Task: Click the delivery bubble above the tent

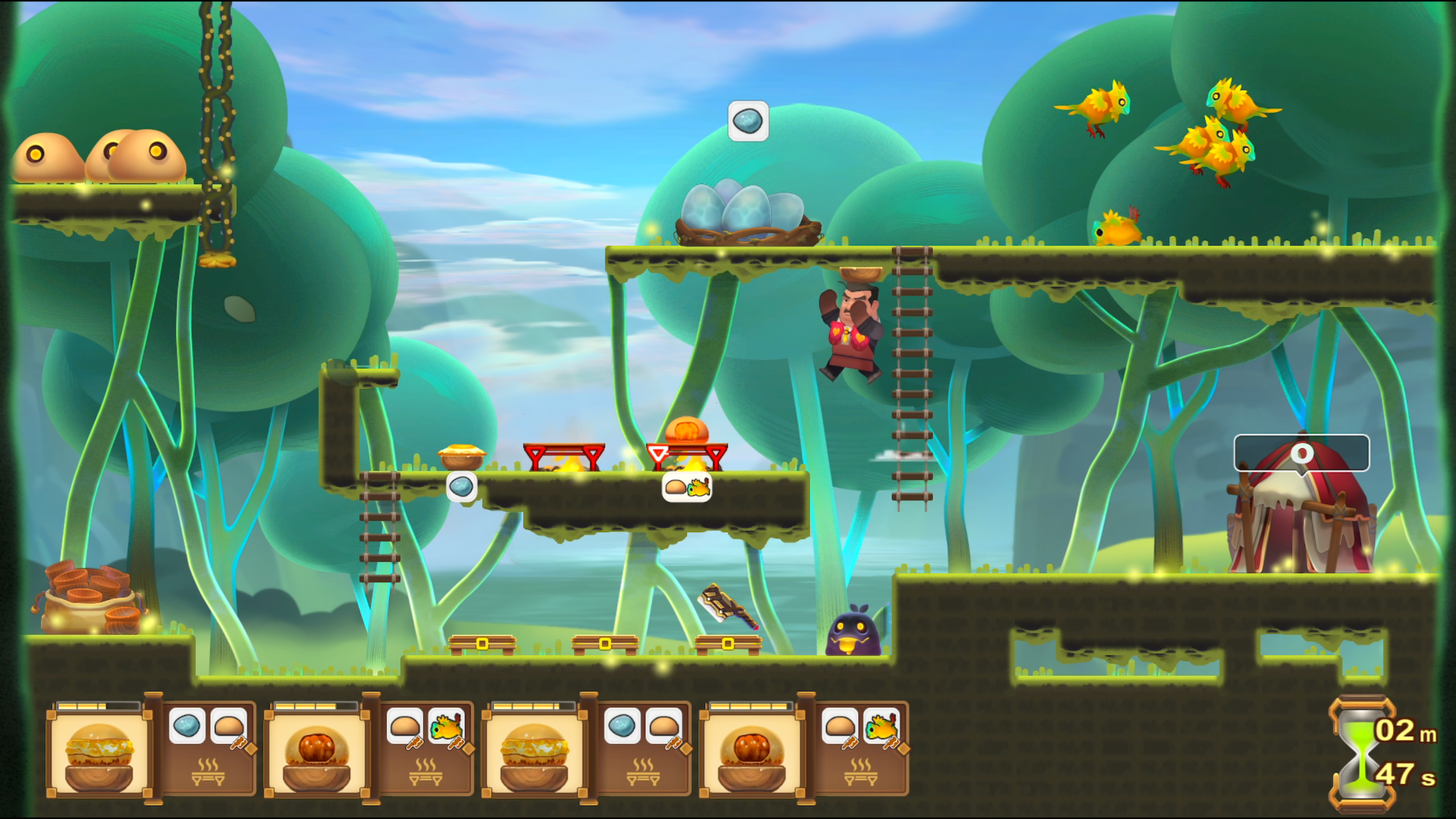Action: 1301,453
